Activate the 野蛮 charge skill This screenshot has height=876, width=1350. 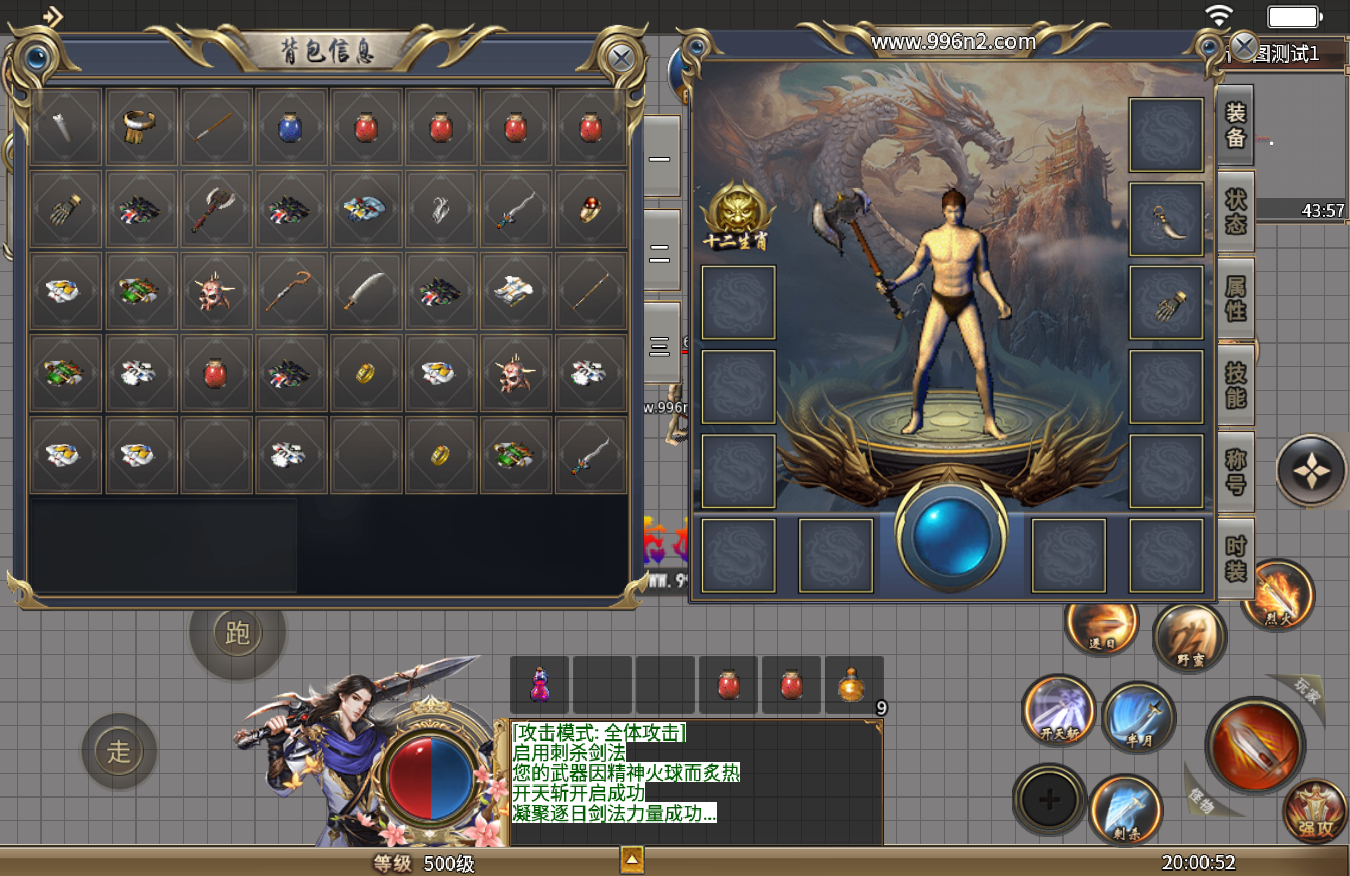click(x=1189, y=638)
